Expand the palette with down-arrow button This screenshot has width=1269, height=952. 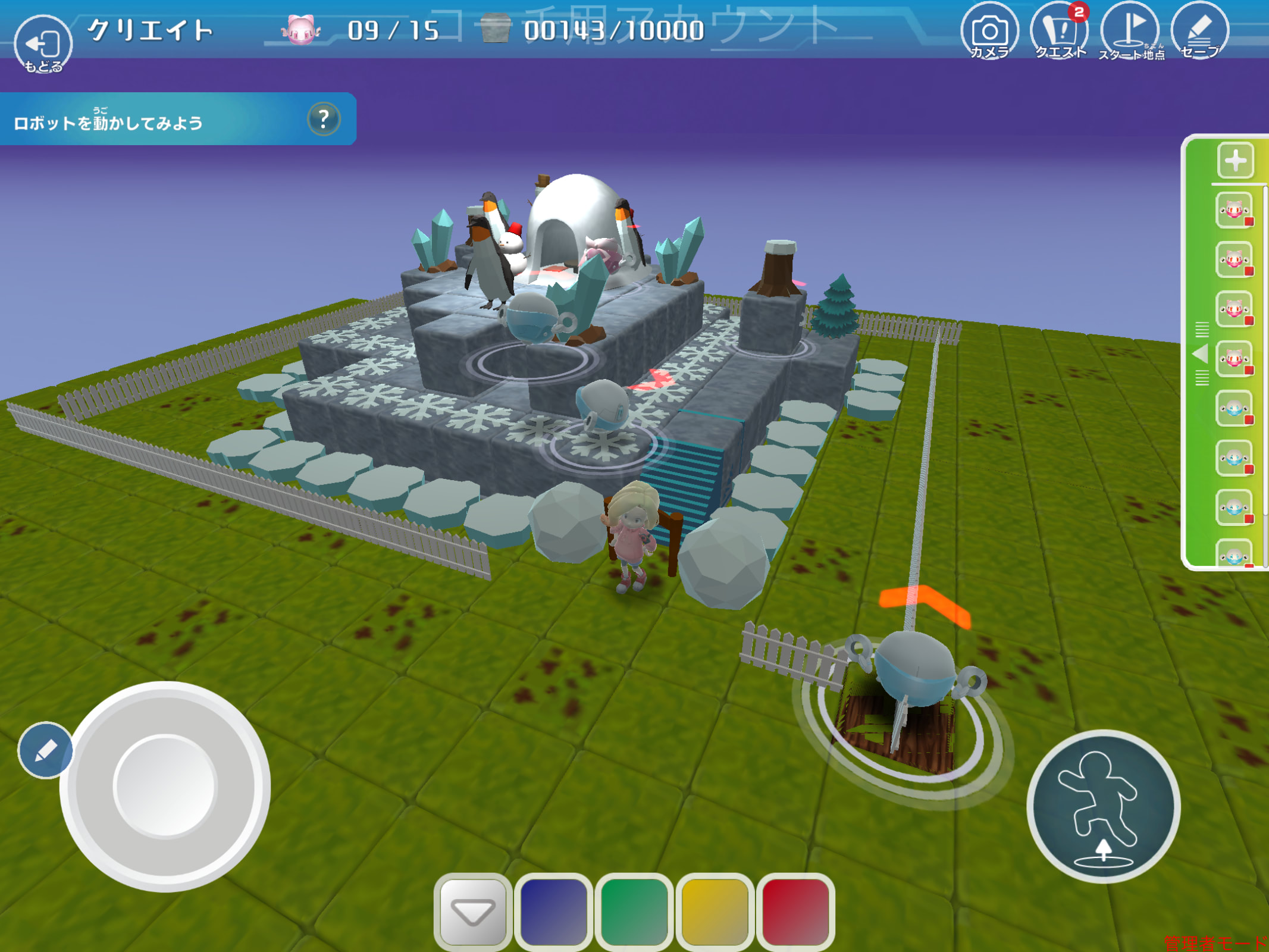point(473,910)
